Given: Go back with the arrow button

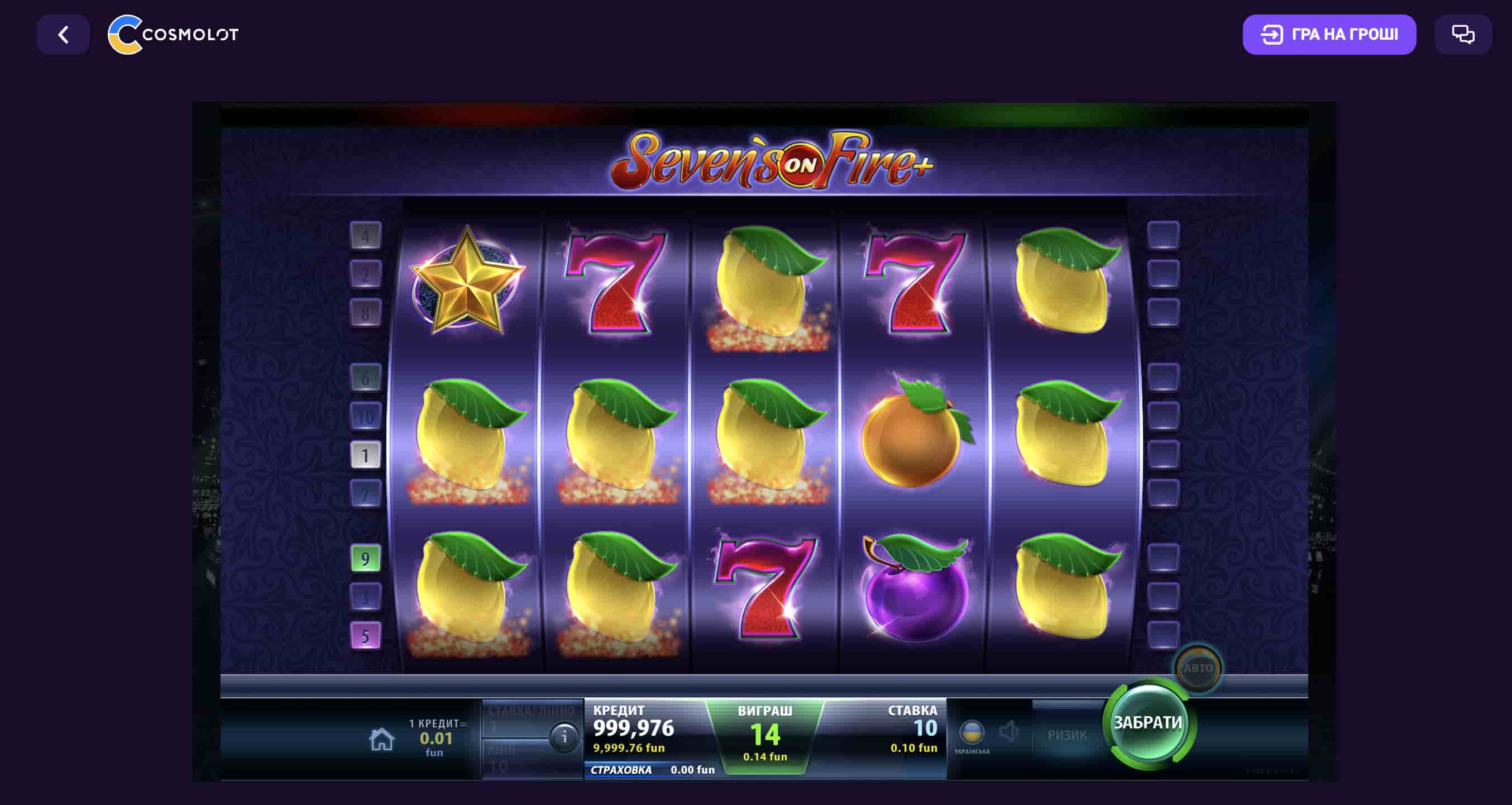Looking at the screenshot, I should [x=64, y=35].
